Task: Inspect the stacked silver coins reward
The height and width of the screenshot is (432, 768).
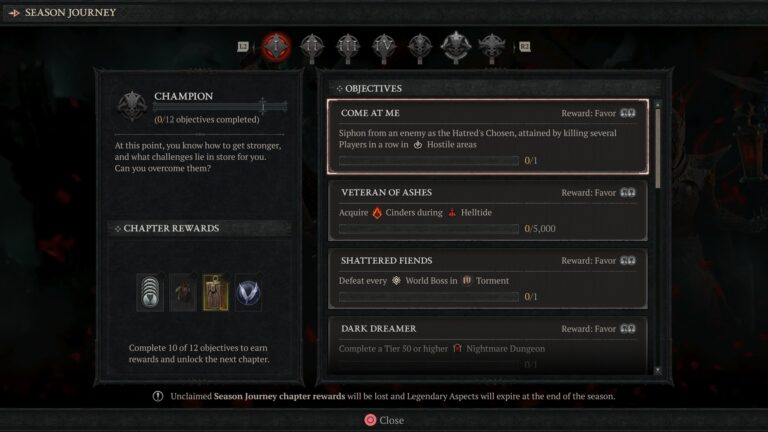Action: point(151,292)
